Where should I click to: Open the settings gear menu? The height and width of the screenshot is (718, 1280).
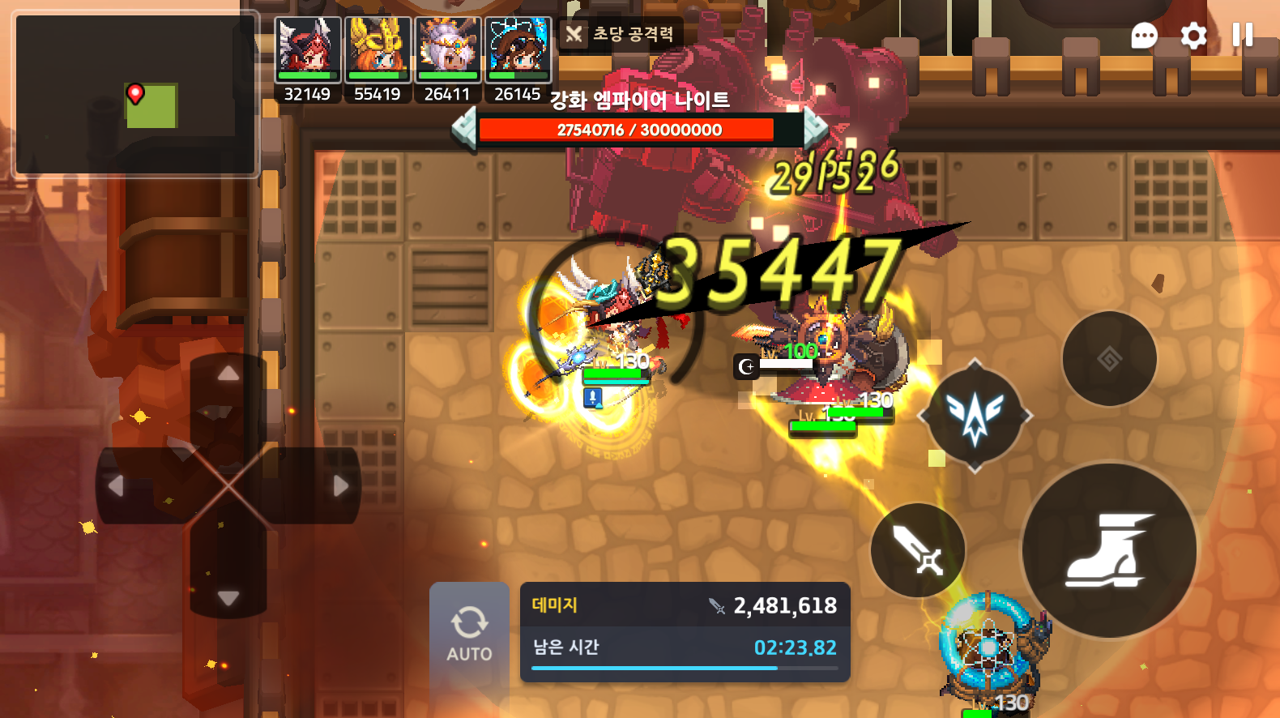(x=1194, y=36)
